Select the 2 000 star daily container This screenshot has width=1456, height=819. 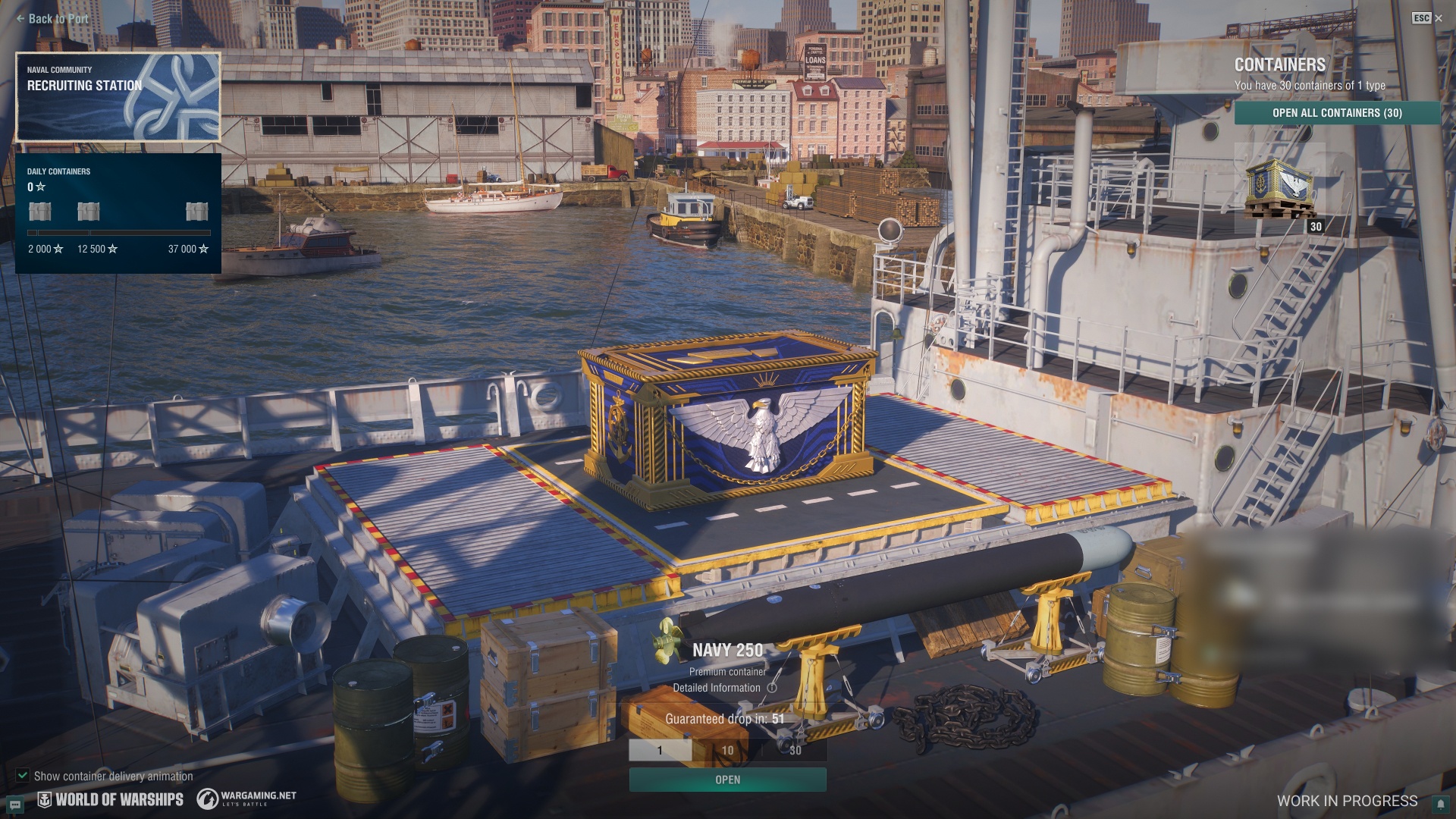(x=40, y=212)
